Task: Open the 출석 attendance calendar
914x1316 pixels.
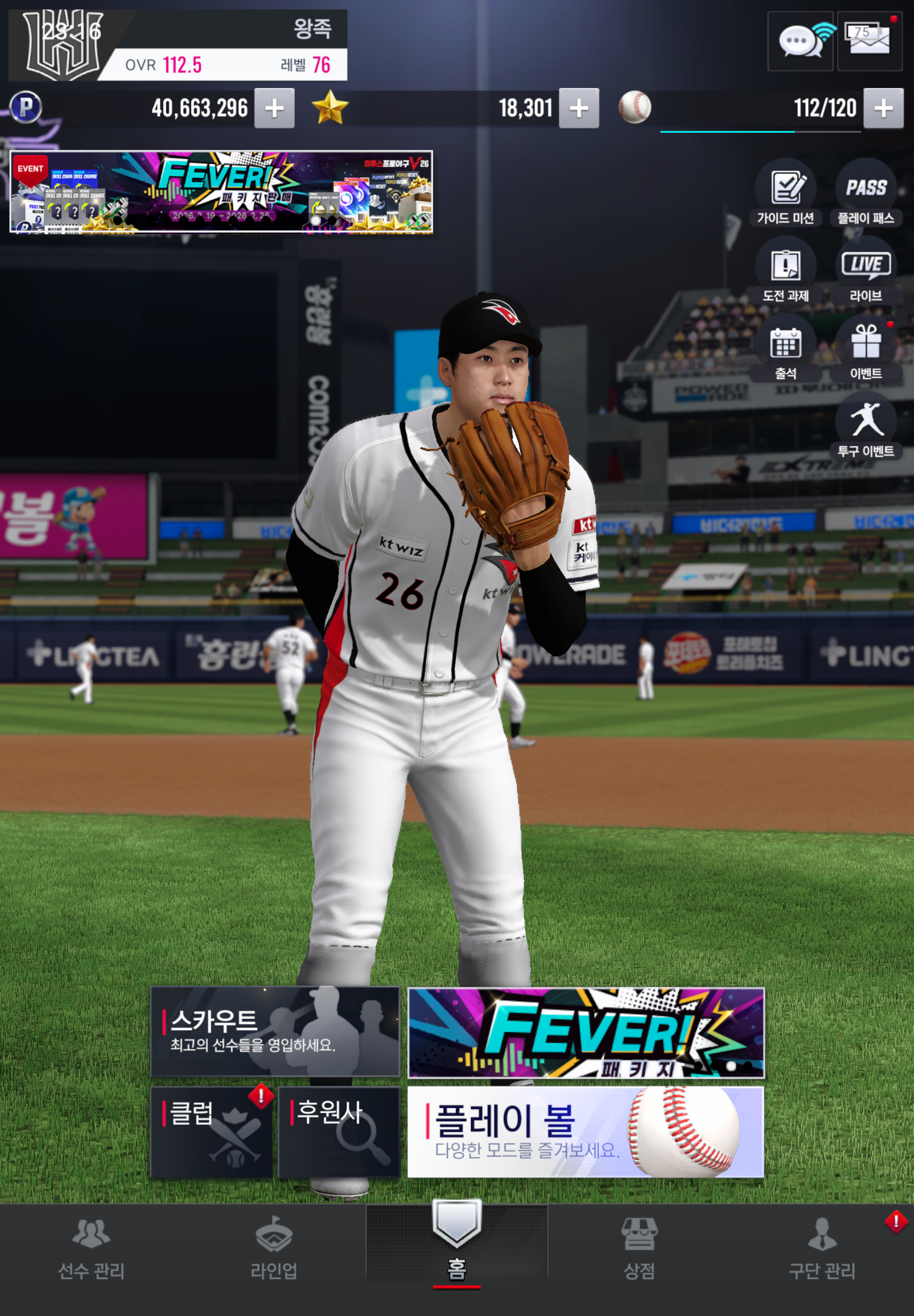Action: pos(786,349)
